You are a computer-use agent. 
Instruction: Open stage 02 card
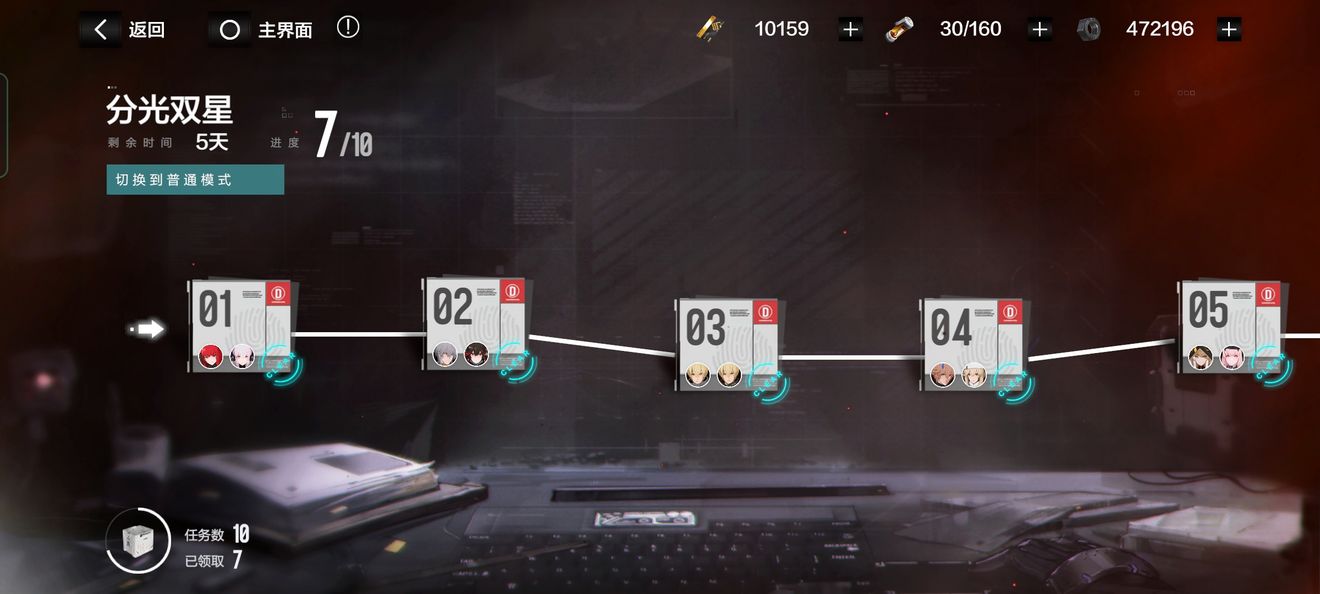coord(476,324)
